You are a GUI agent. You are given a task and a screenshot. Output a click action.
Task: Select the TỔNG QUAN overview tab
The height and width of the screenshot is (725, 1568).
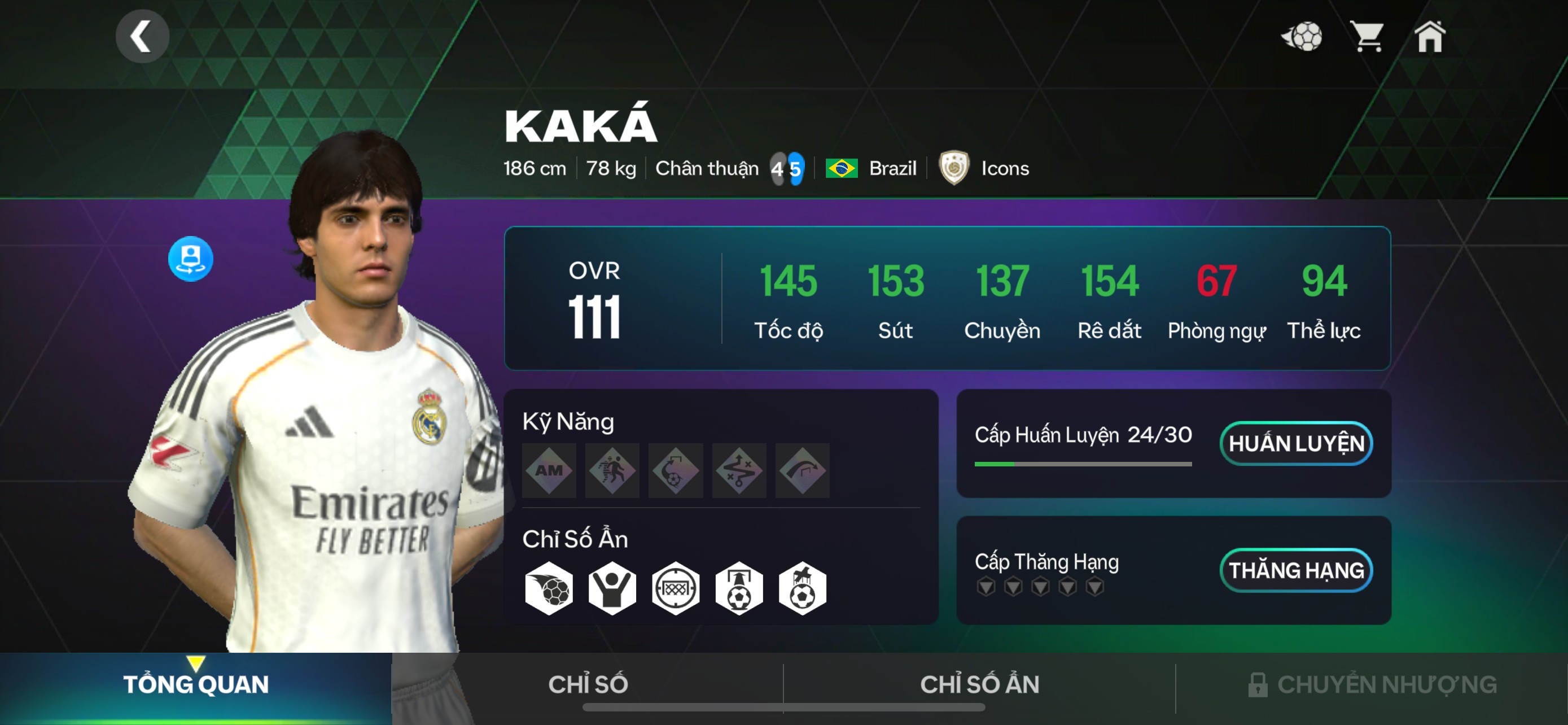pyautogui.click(x=195, y=684)
